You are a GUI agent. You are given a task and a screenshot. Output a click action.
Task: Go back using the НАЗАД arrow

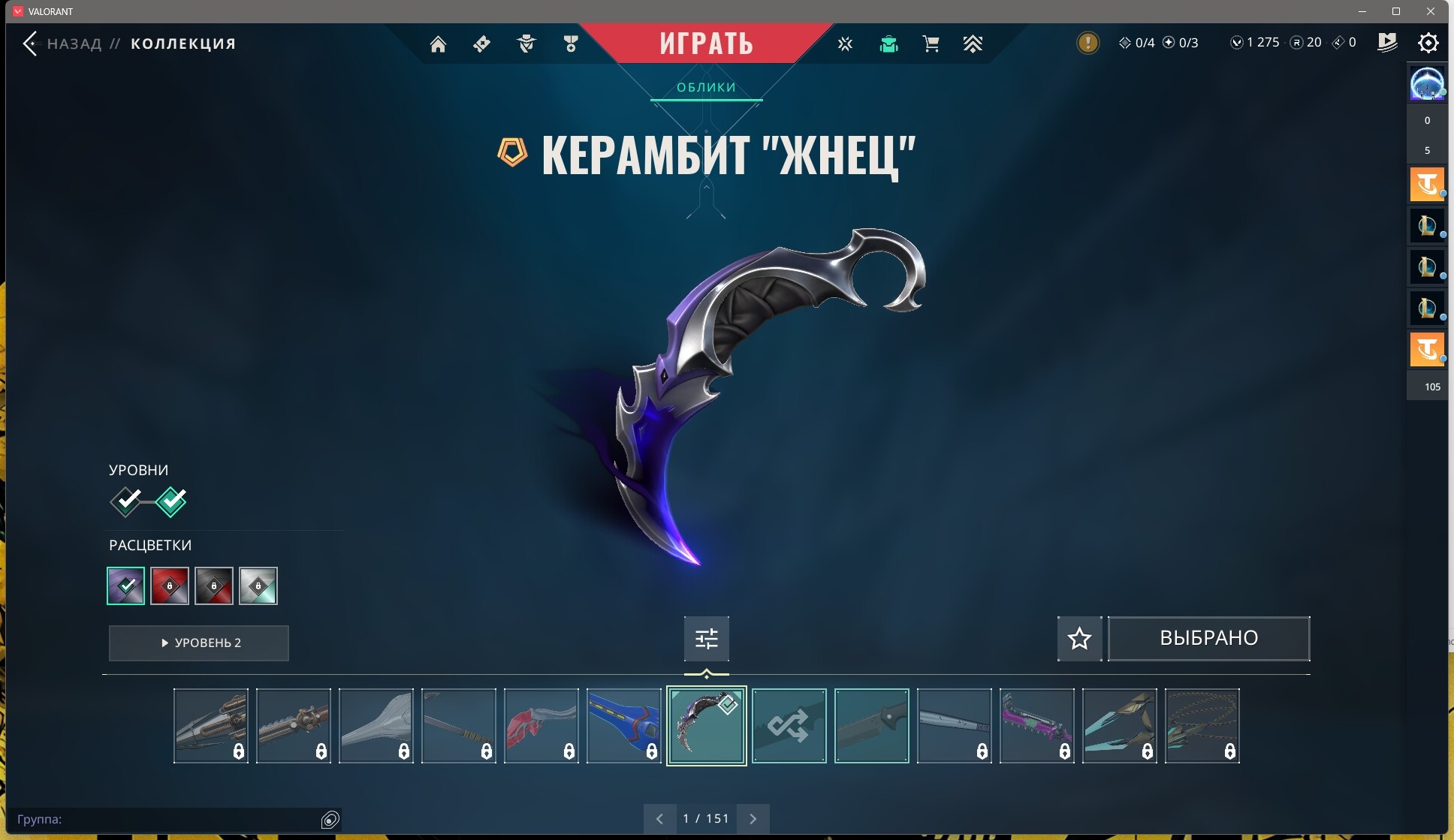pos(31,44)
